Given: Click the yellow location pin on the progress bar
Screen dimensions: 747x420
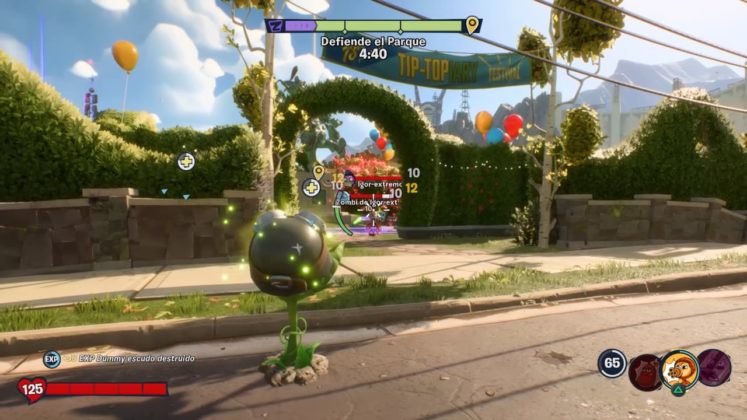Looking at the screenshot, I should 472,25.
